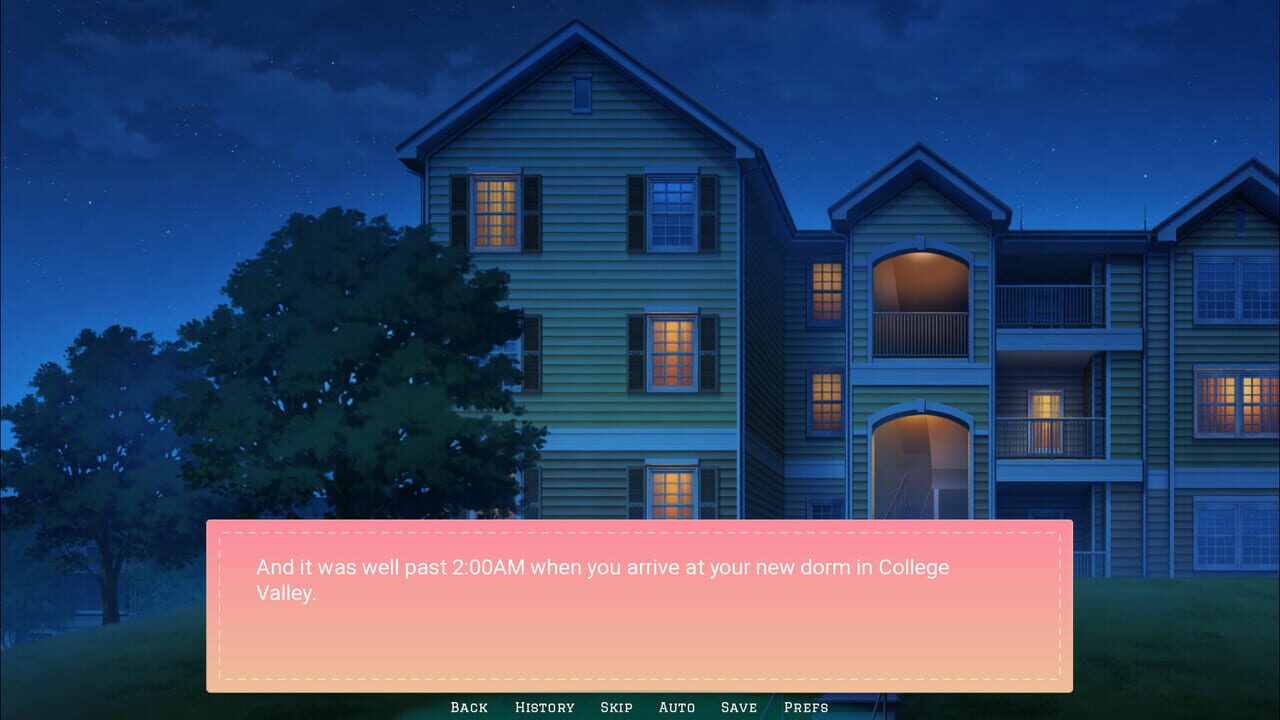Save your progress before continuing
This screenshot has height=720, width=1280.
tap(739, 707)
